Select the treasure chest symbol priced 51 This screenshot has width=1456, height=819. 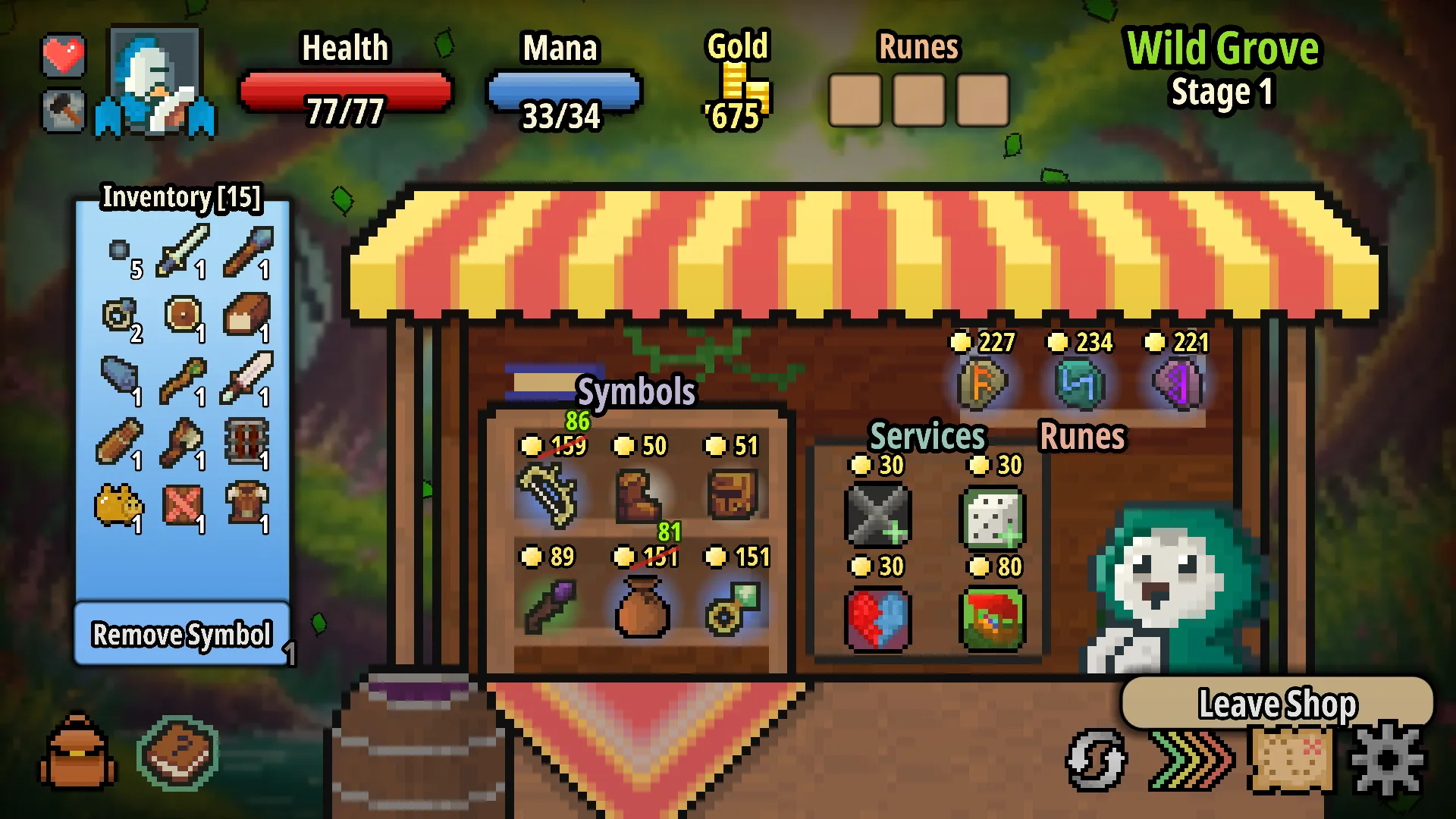[x=733, y=493]
